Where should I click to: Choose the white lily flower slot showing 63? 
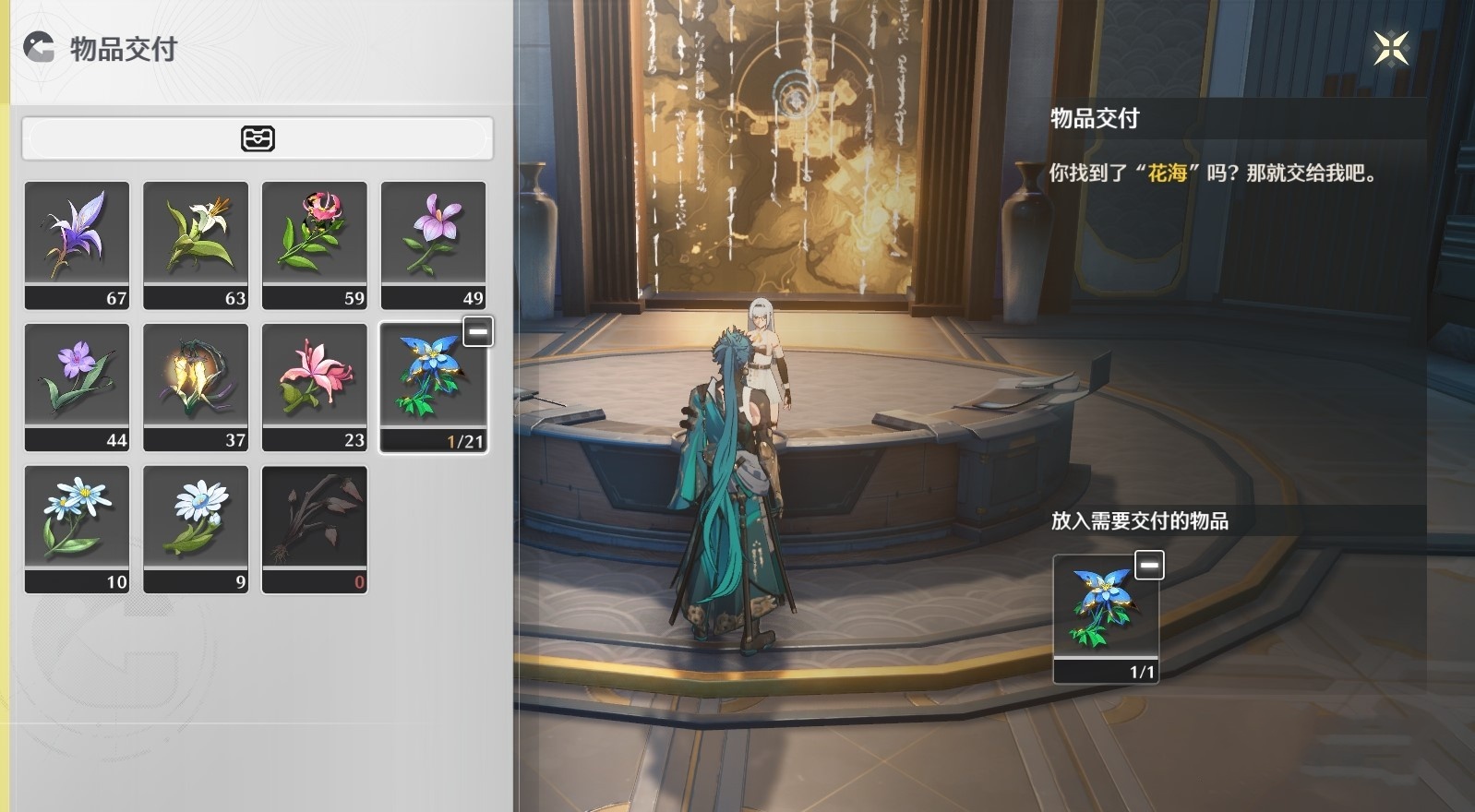tap(196, 245)
